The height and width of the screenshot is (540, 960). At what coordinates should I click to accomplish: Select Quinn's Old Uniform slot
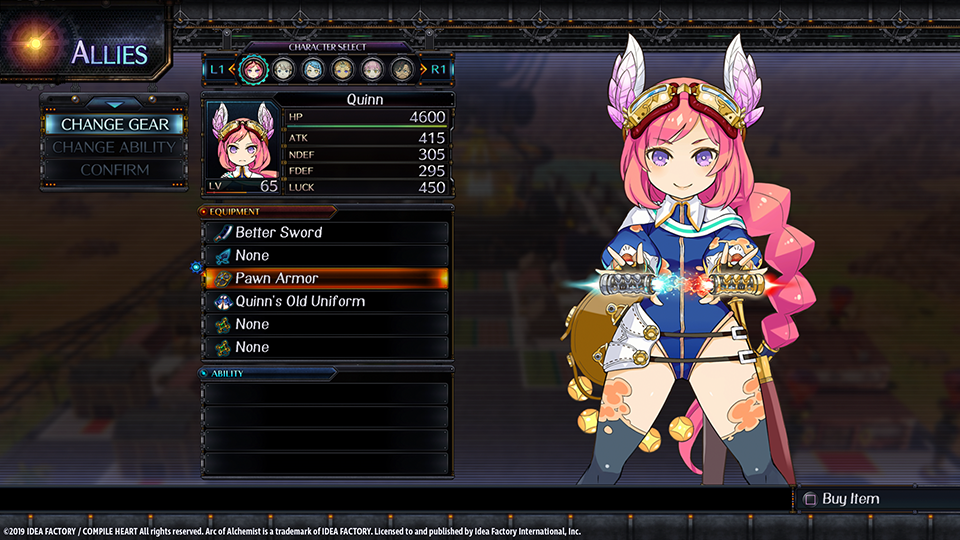click(326, 301)
